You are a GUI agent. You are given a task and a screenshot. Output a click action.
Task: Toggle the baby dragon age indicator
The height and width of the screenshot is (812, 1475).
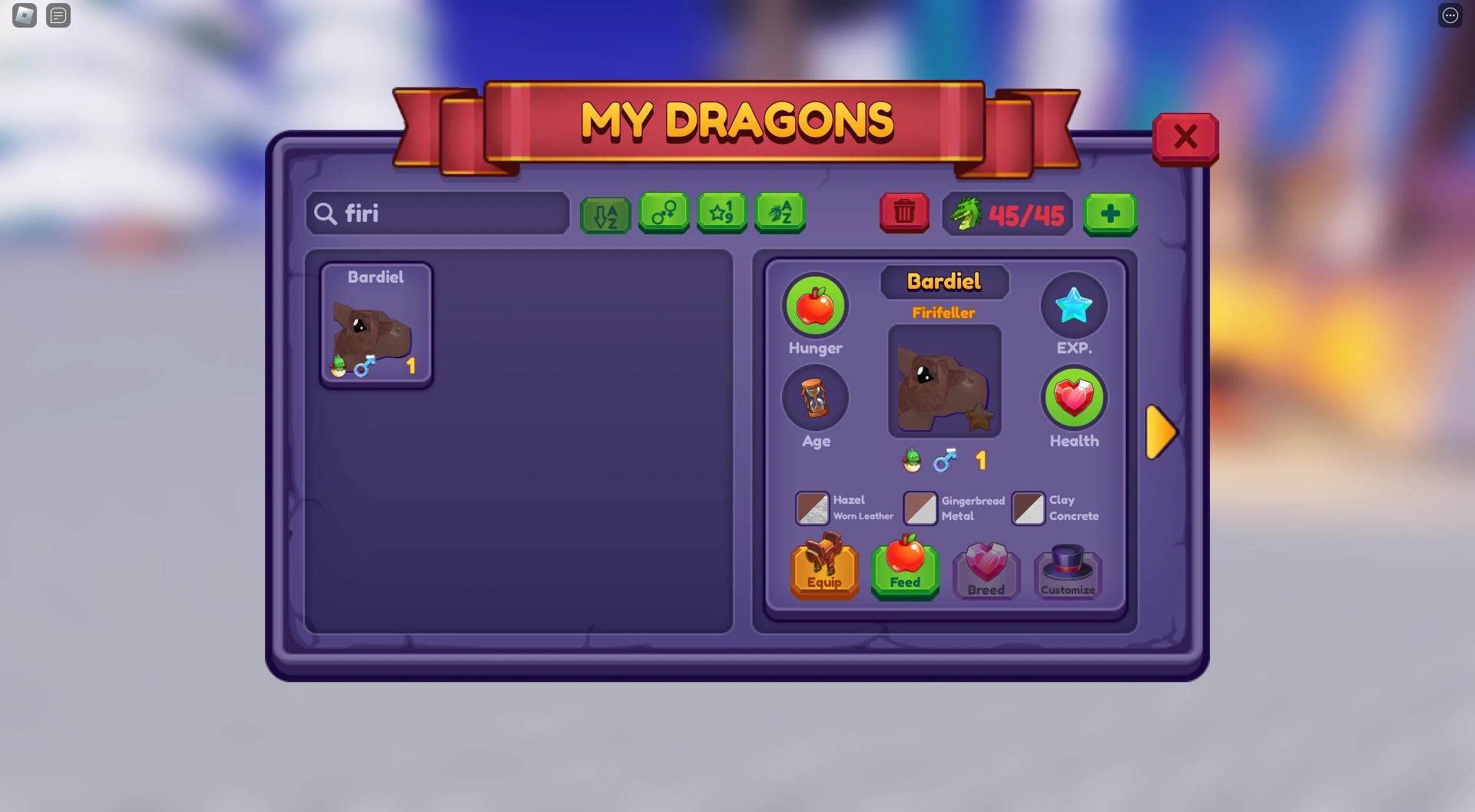(910, 459)
